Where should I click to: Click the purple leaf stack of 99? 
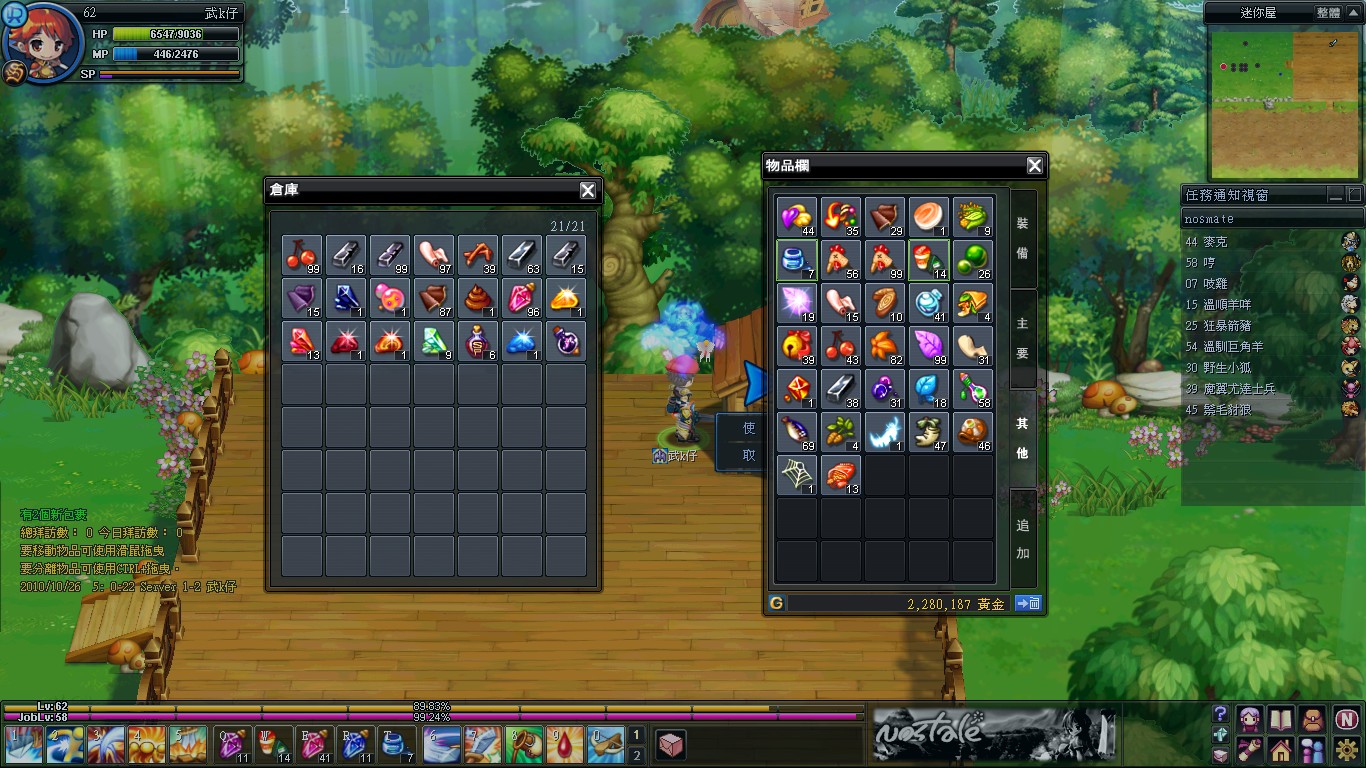[929, 346]
